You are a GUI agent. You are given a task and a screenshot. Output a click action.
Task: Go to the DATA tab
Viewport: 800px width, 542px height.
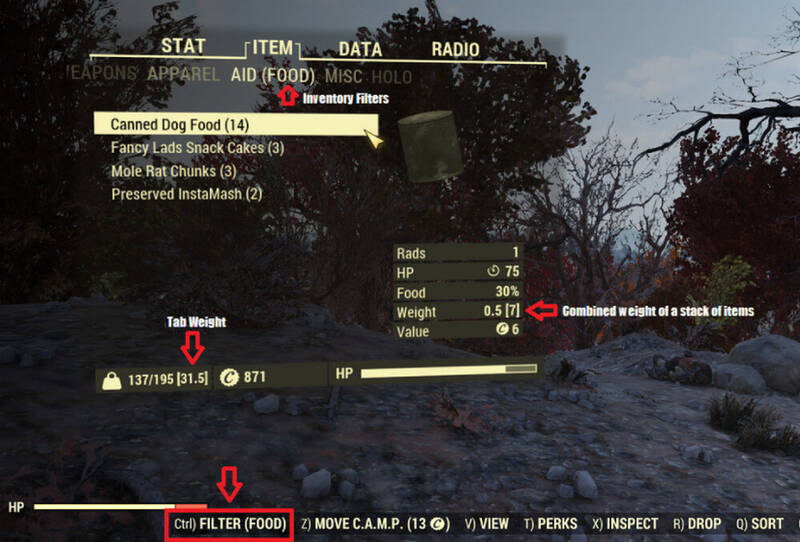360,48
